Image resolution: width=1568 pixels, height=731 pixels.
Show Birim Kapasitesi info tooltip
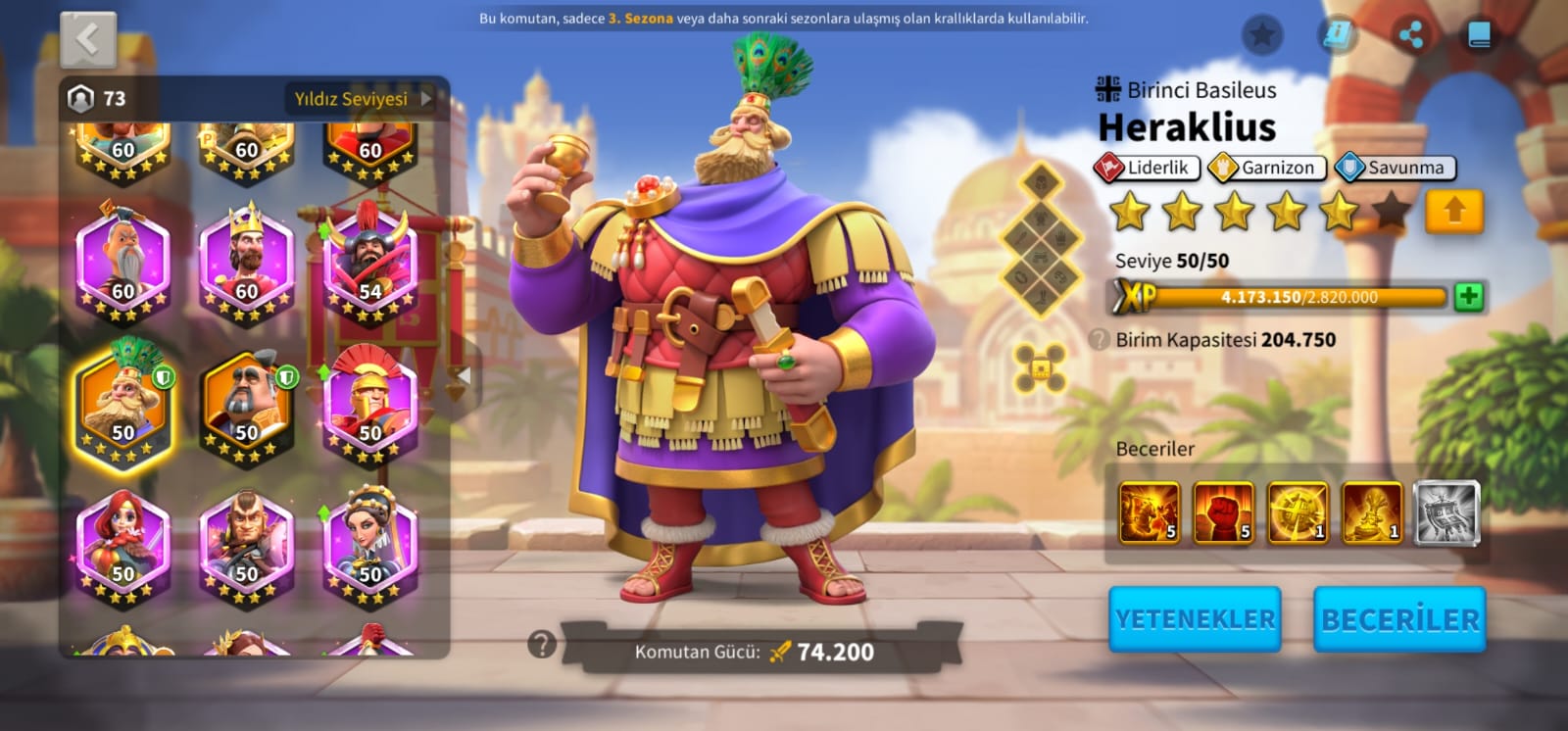pos(1101,340)
